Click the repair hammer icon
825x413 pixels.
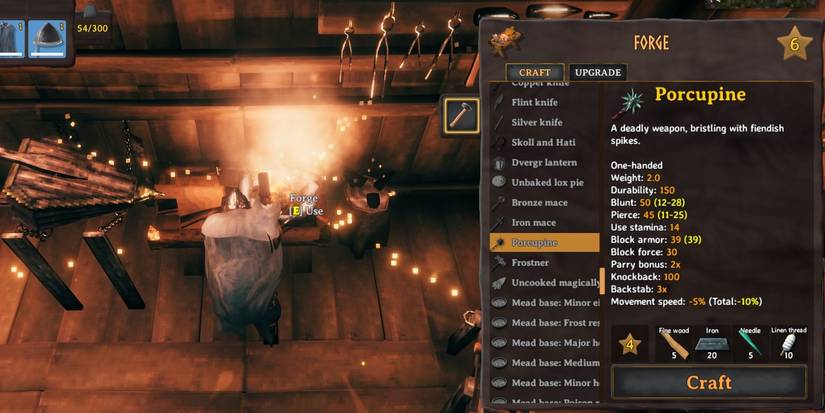pos(461,115)
